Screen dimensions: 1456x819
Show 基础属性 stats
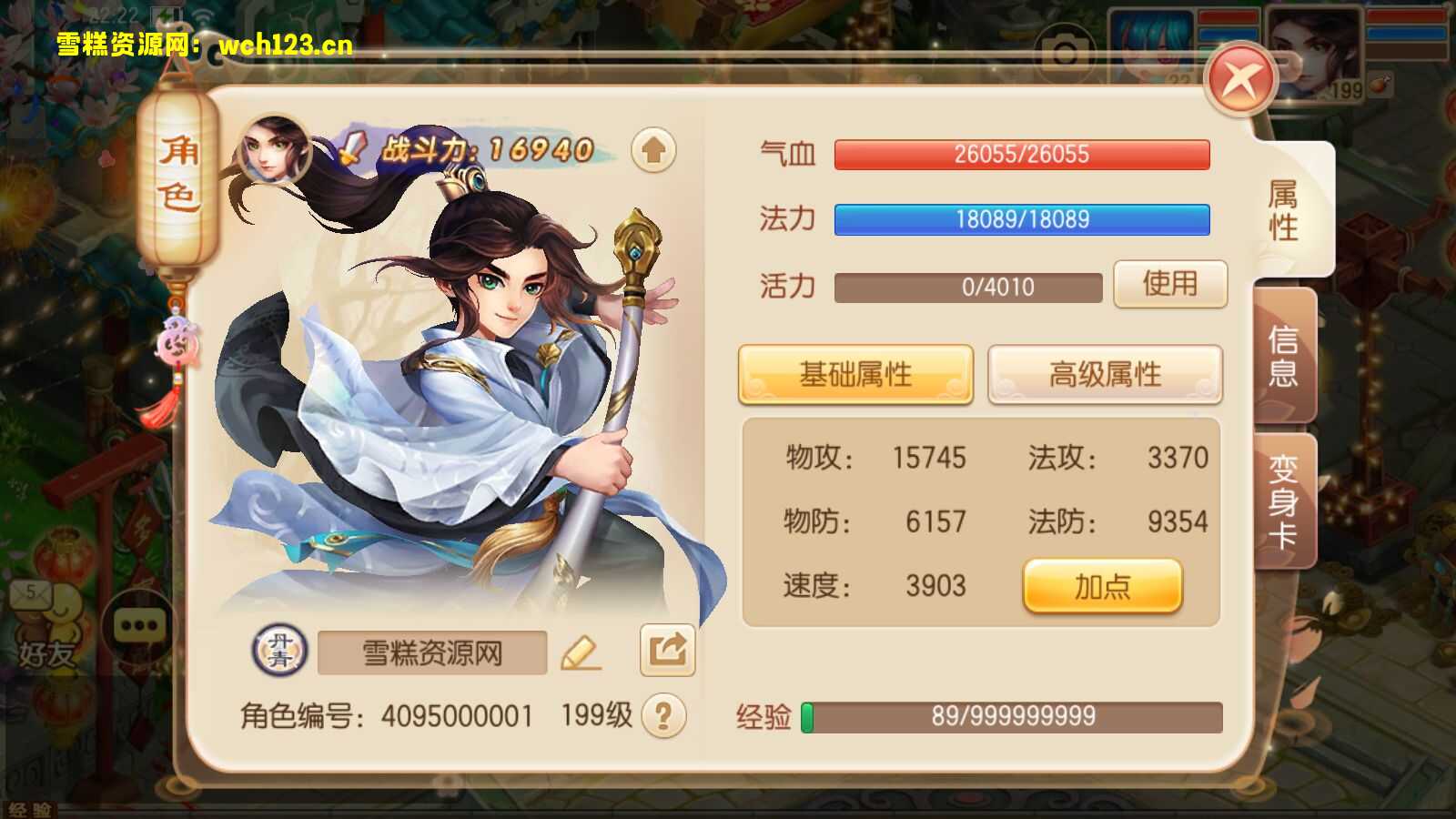pos(855,374)
